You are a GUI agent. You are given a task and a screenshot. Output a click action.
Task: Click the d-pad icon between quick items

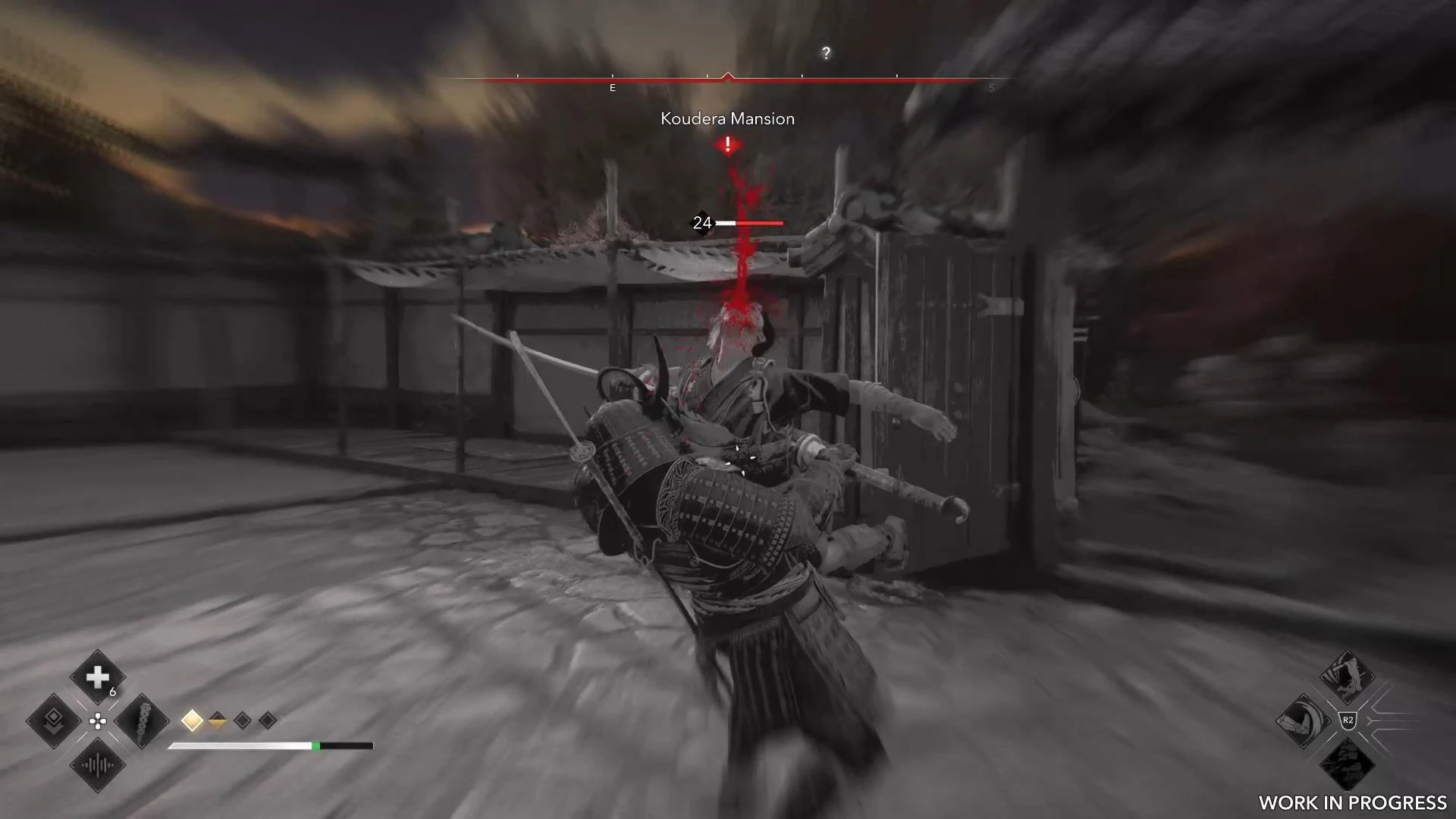[97, 722]
